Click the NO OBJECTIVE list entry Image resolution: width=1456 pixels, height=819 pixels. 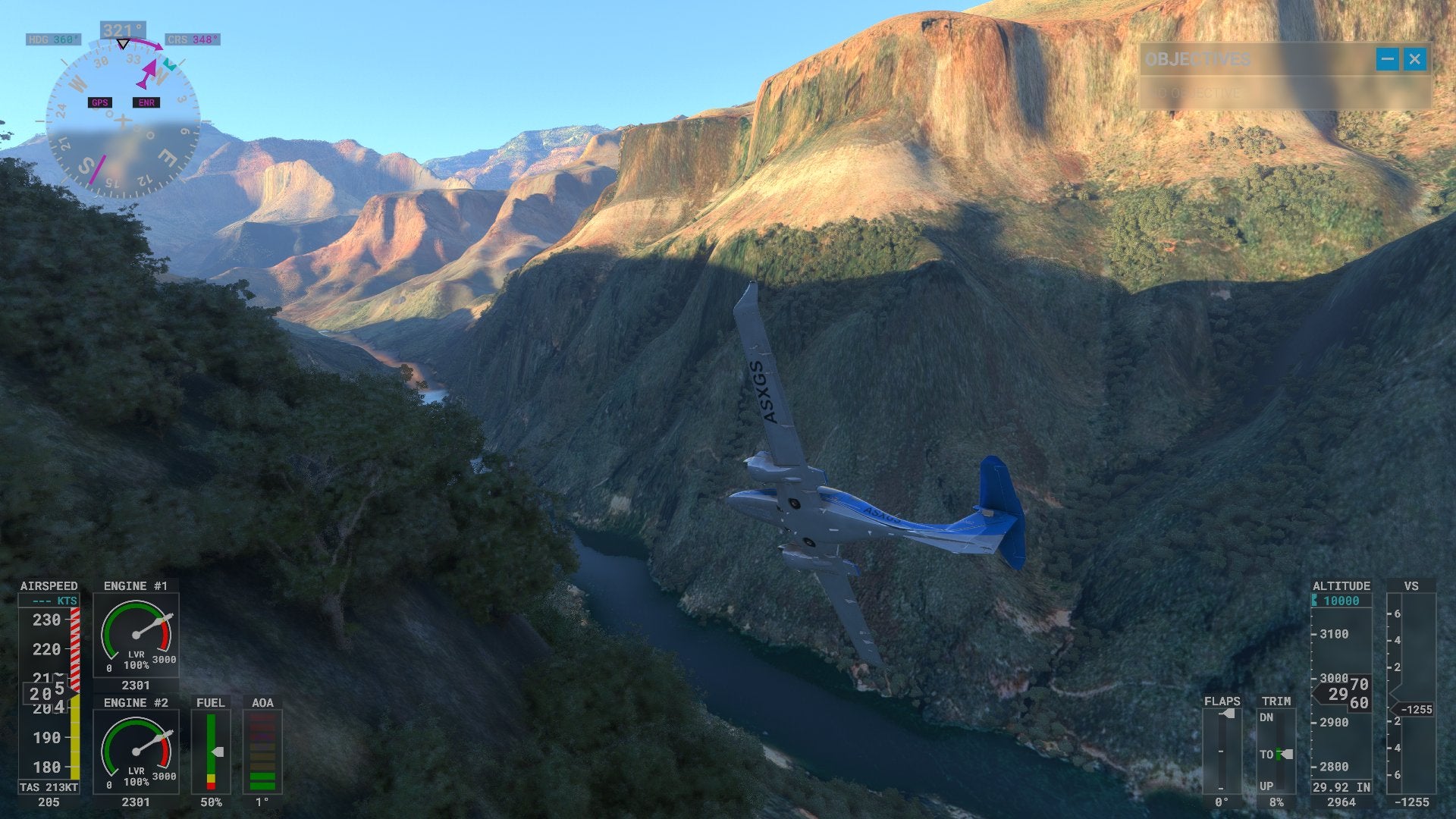(x=1198, y=93)
